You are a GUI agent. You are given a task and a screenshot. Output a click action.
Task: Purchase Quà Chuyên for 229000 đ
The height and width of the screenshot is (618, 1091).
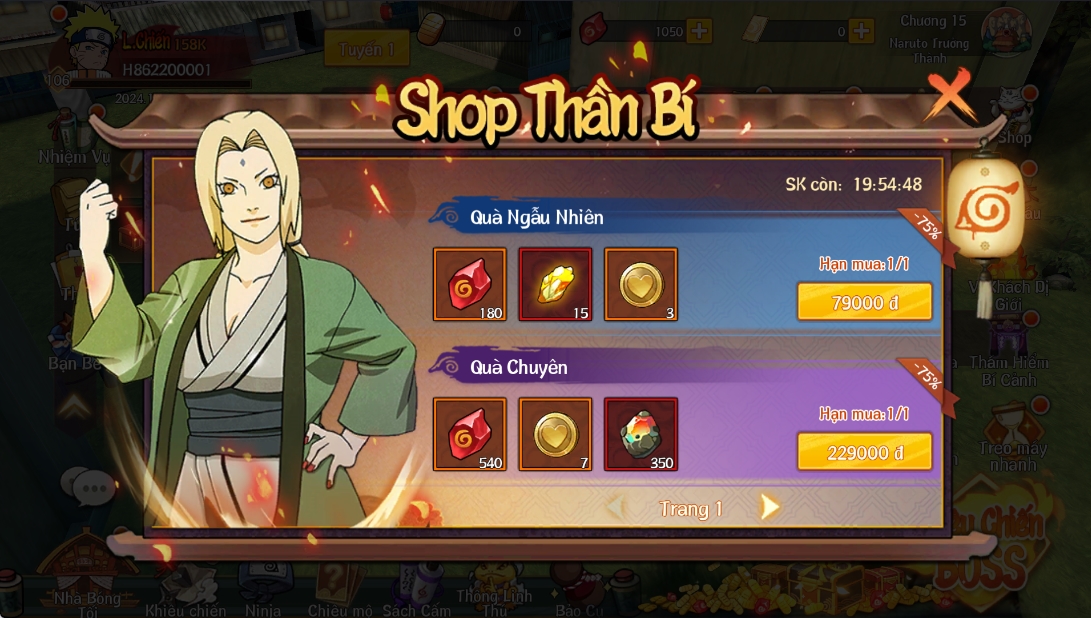[x=864, y=452]
